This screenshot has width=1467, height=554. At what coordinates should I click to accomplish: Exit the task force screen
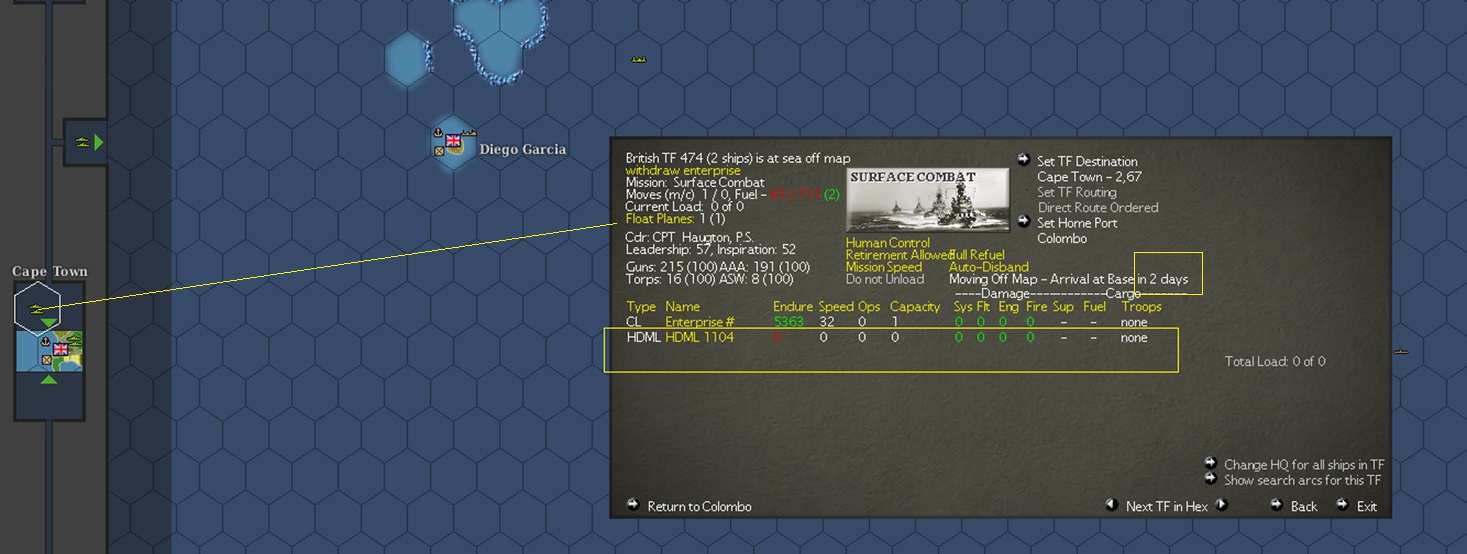coord(1366,506)
